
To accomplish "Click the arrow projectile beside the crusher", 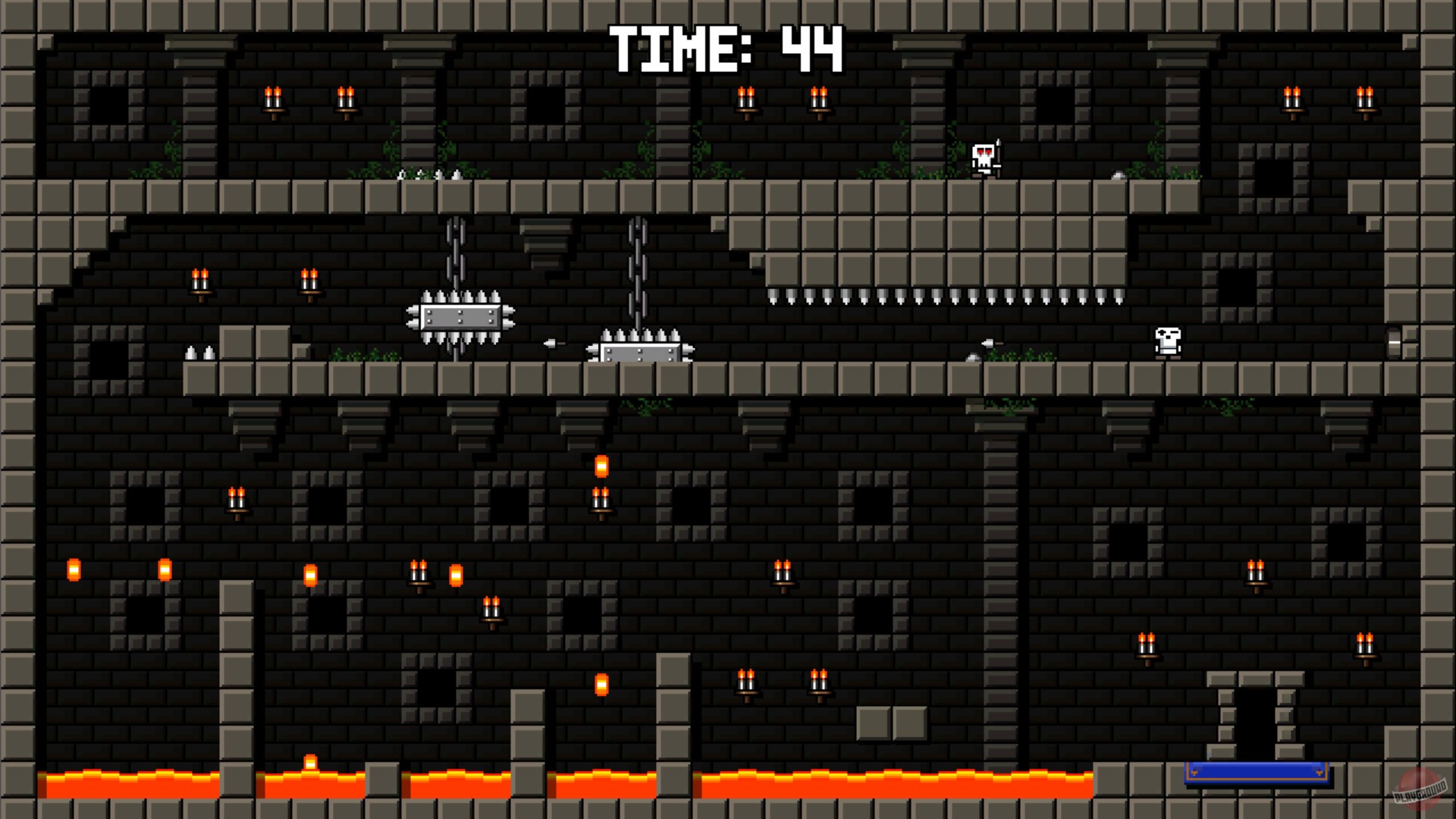I will point(551,343).
